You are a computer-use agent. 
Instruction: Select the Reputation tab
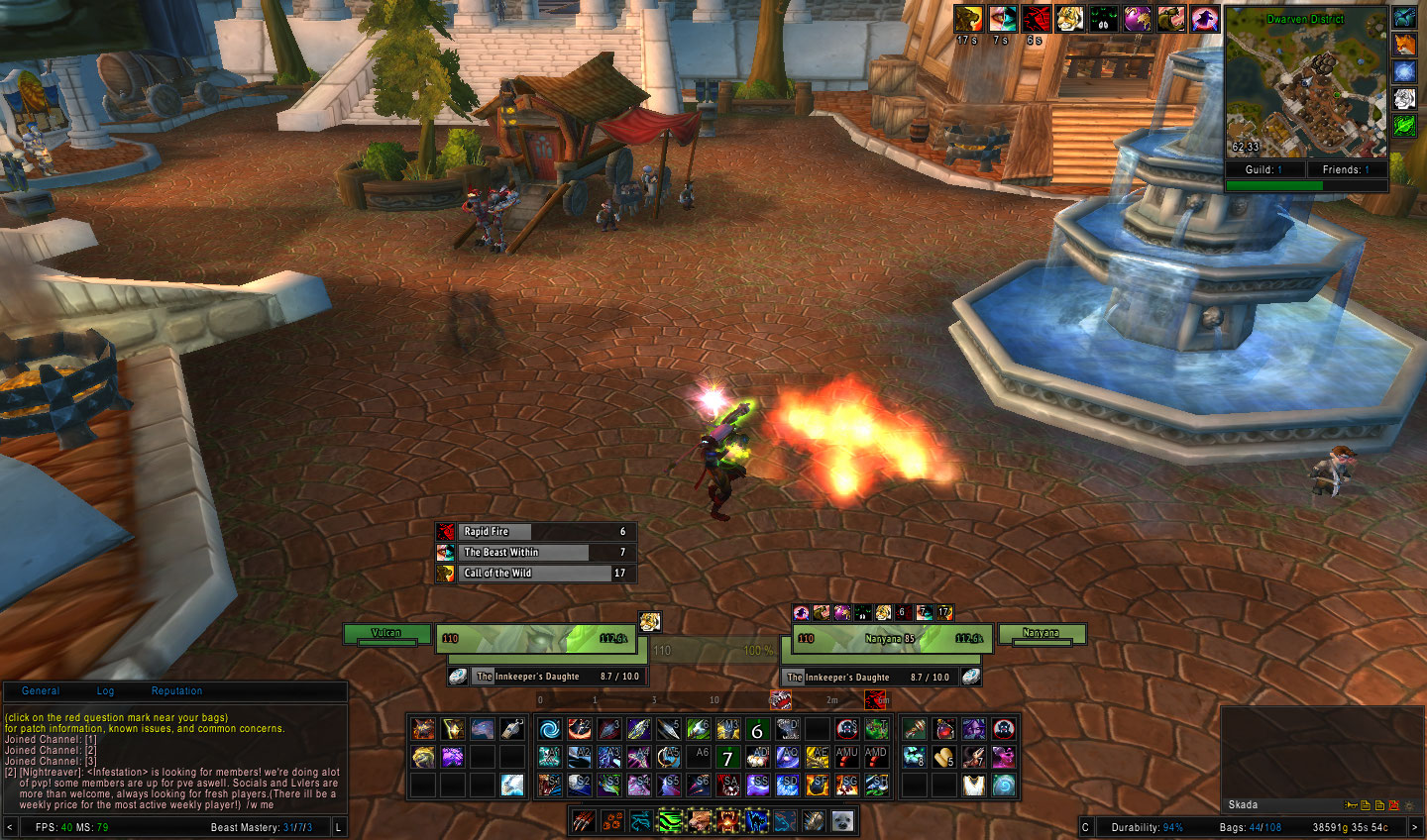pyautogui.click(x=176, y=691)
